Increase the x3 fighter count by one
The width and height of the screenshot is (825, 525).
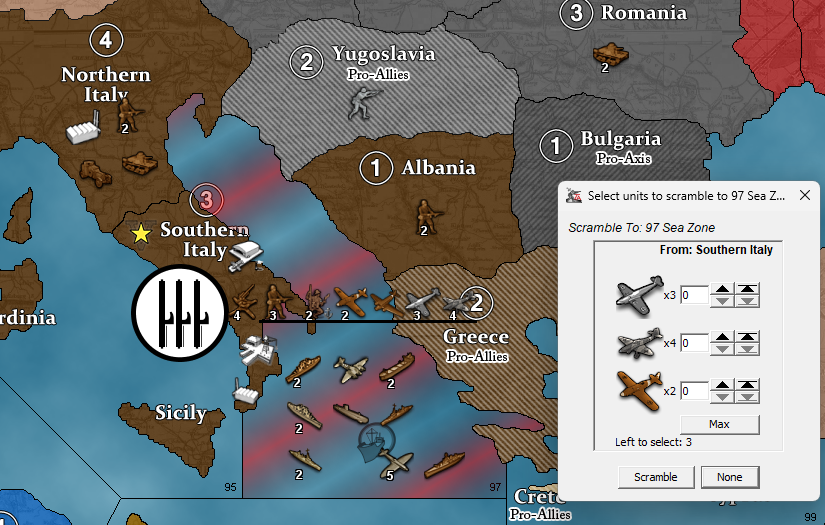click(720, 289)
